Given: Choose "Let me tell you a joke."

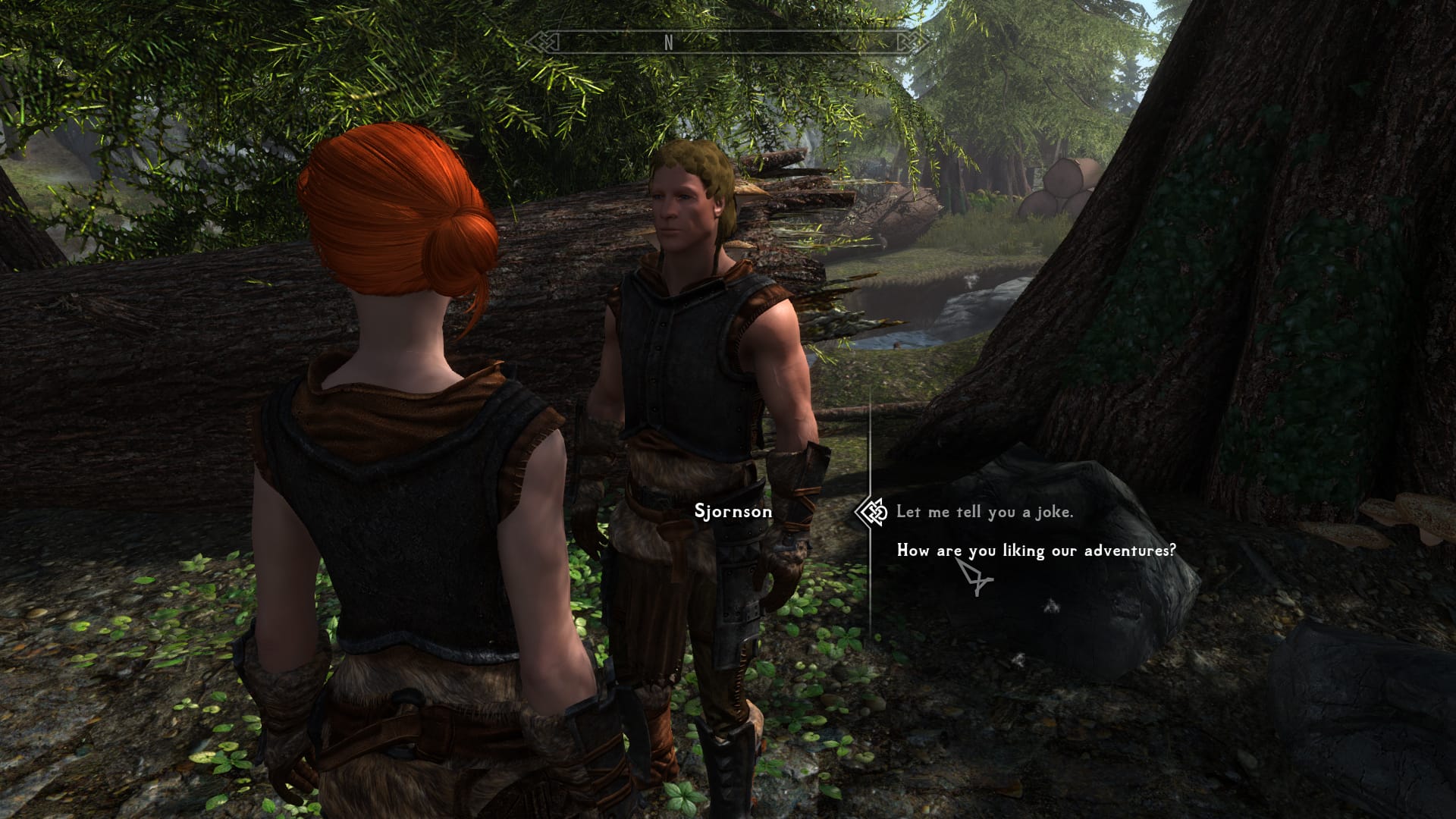Looking at the screenshot, I should coord(984,512).
